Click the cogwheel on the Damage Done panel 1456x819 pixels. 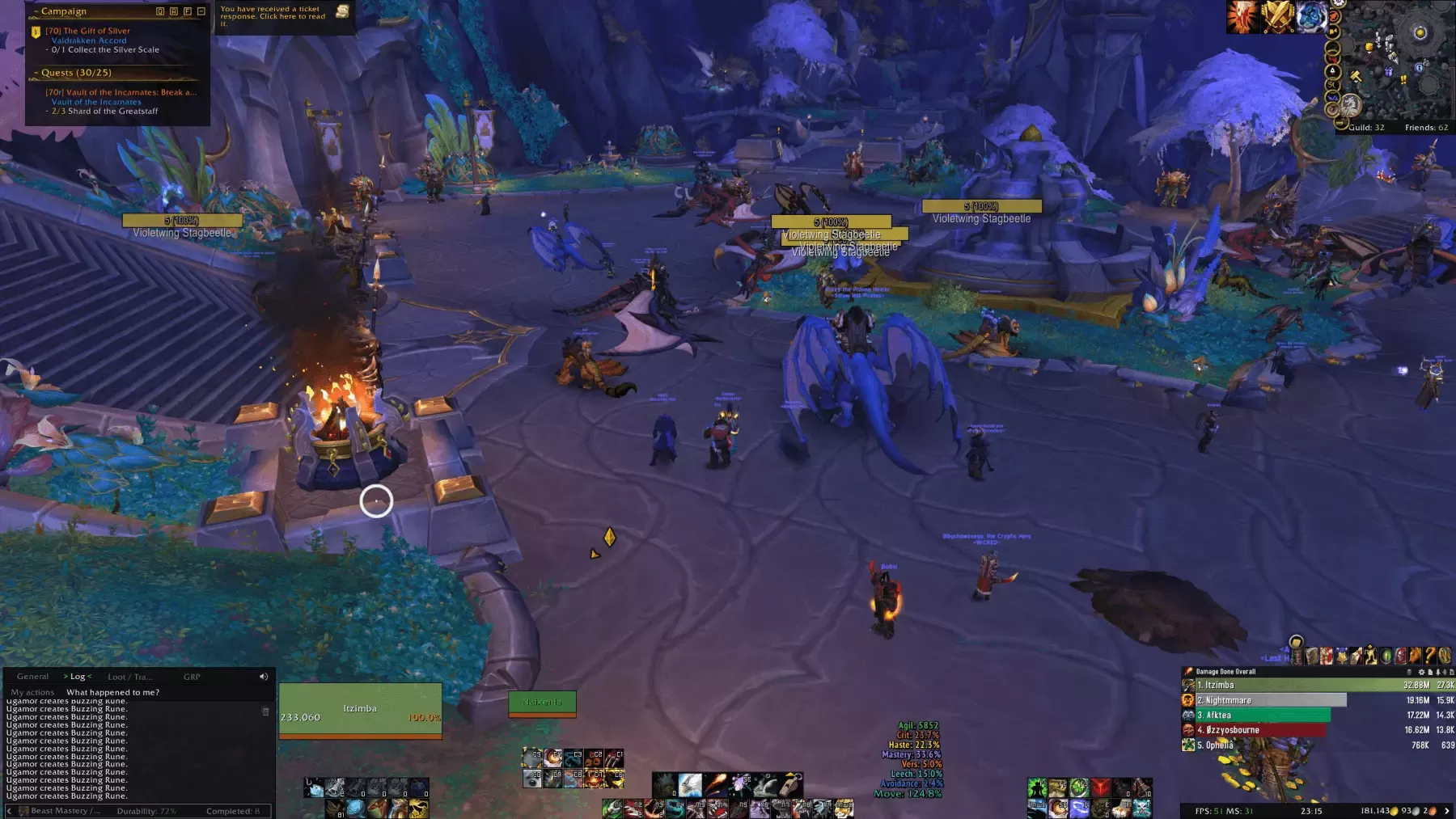[1422, 673]
